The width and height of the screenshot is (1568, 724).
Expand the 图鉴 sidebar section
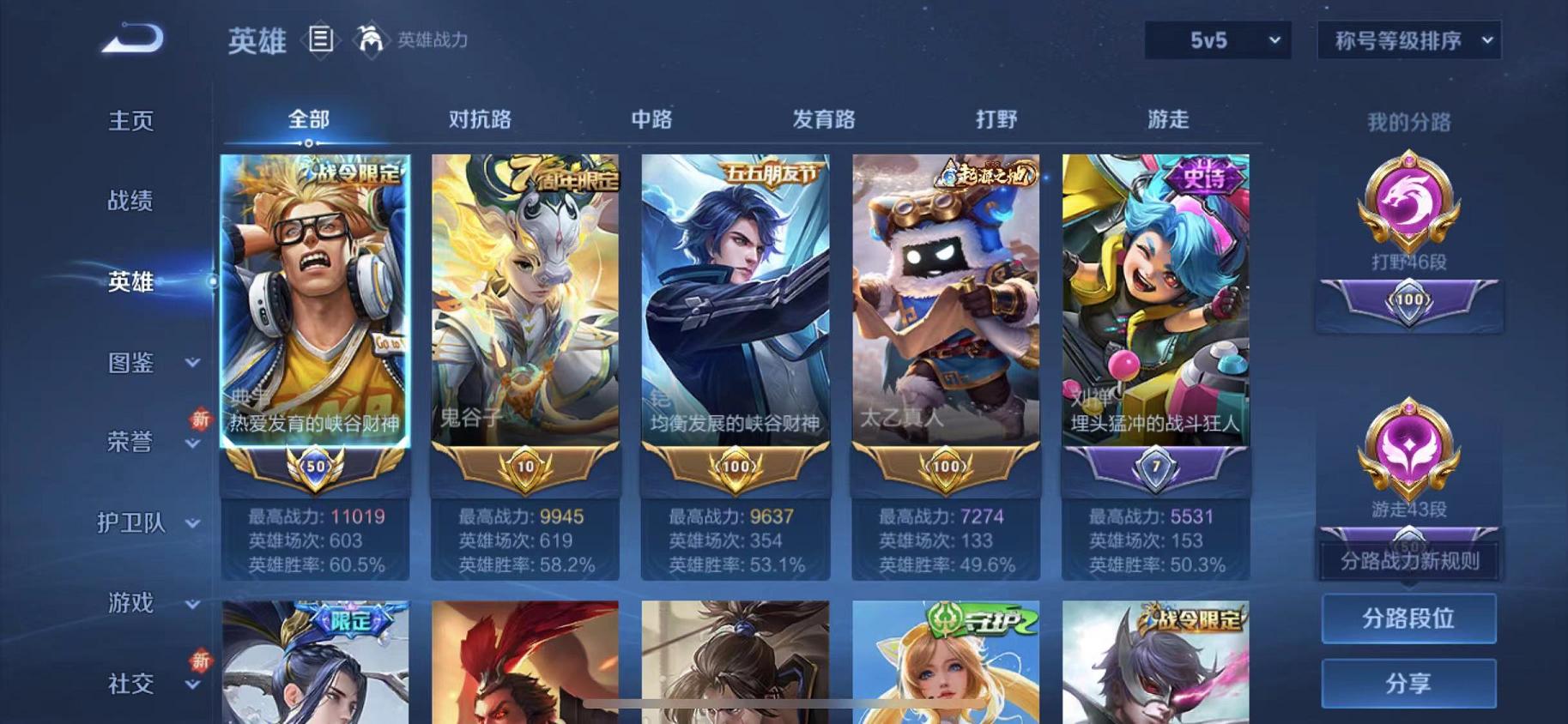131,364
